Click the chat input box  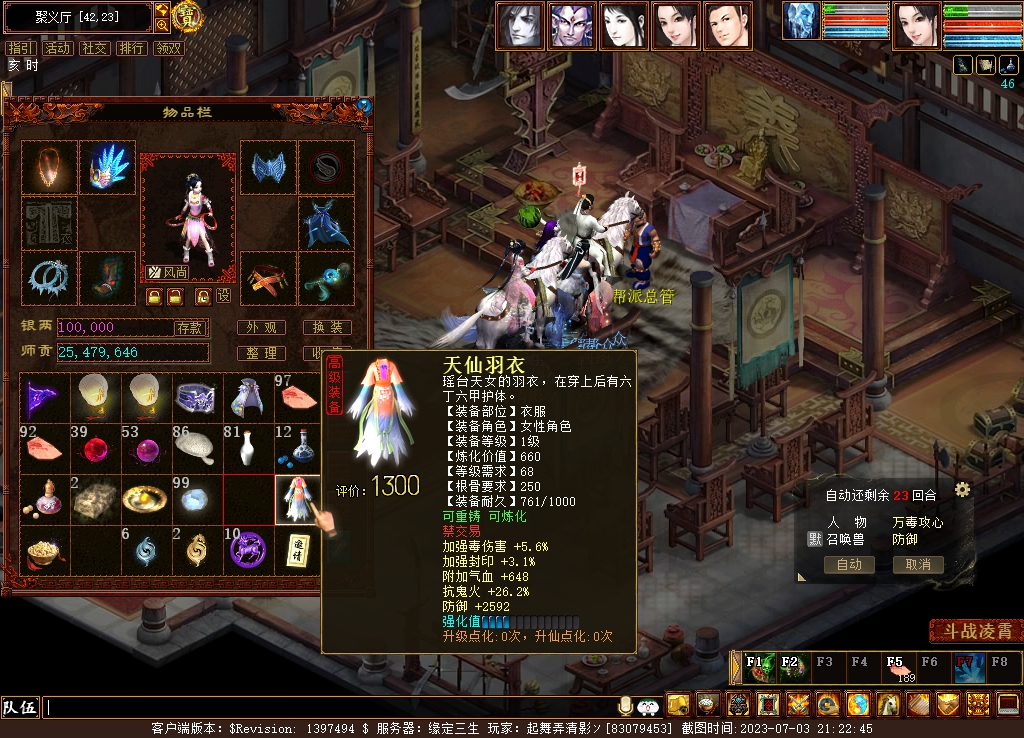[330, 708]
